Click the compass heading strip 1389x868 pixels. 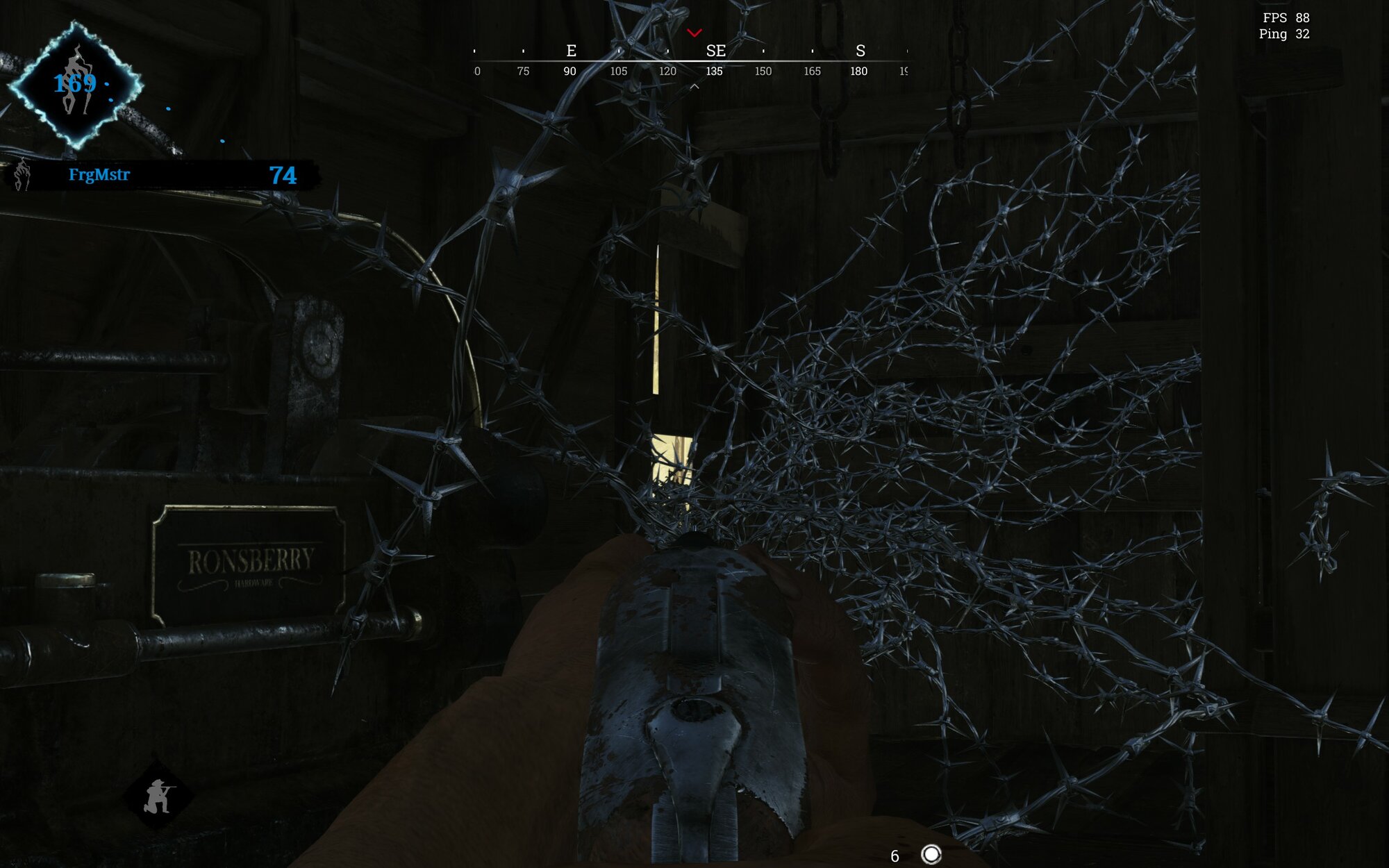(x=691, y=61)
